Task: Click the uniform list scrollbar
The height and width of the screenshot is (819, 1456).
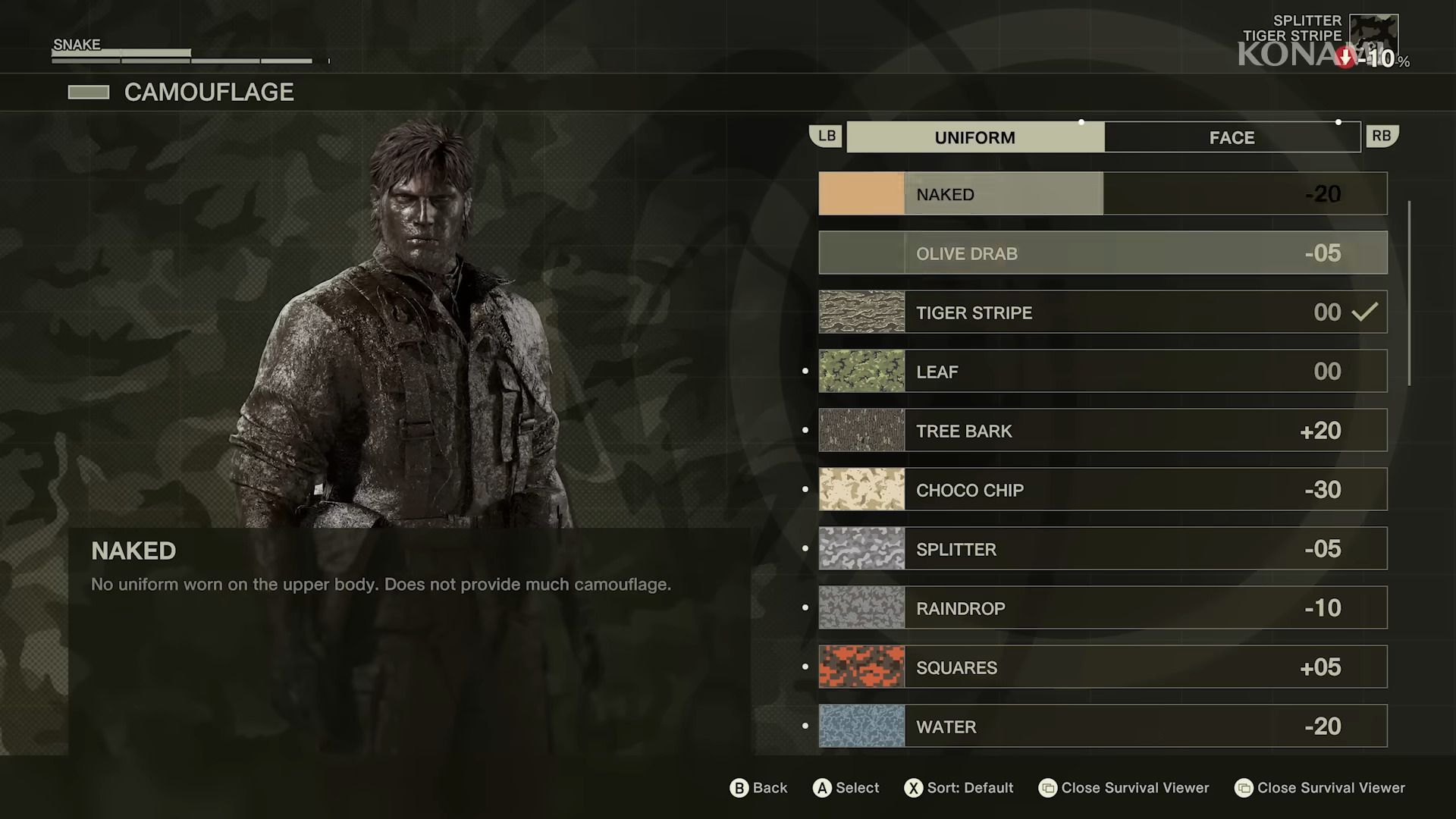Action: click(x=1409, y=293)
